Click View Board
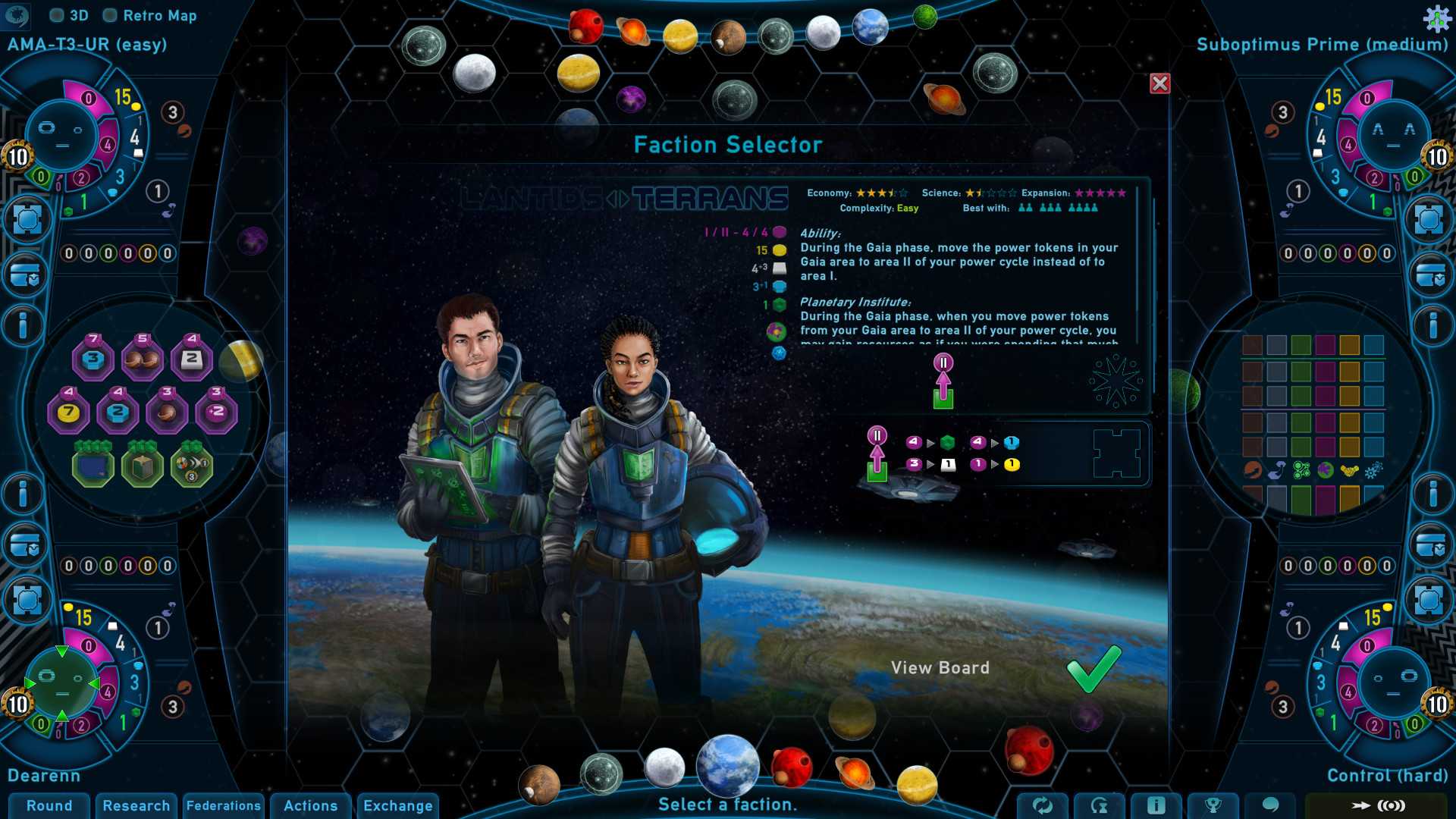The image size is (1456, 819). pos(942,668)
